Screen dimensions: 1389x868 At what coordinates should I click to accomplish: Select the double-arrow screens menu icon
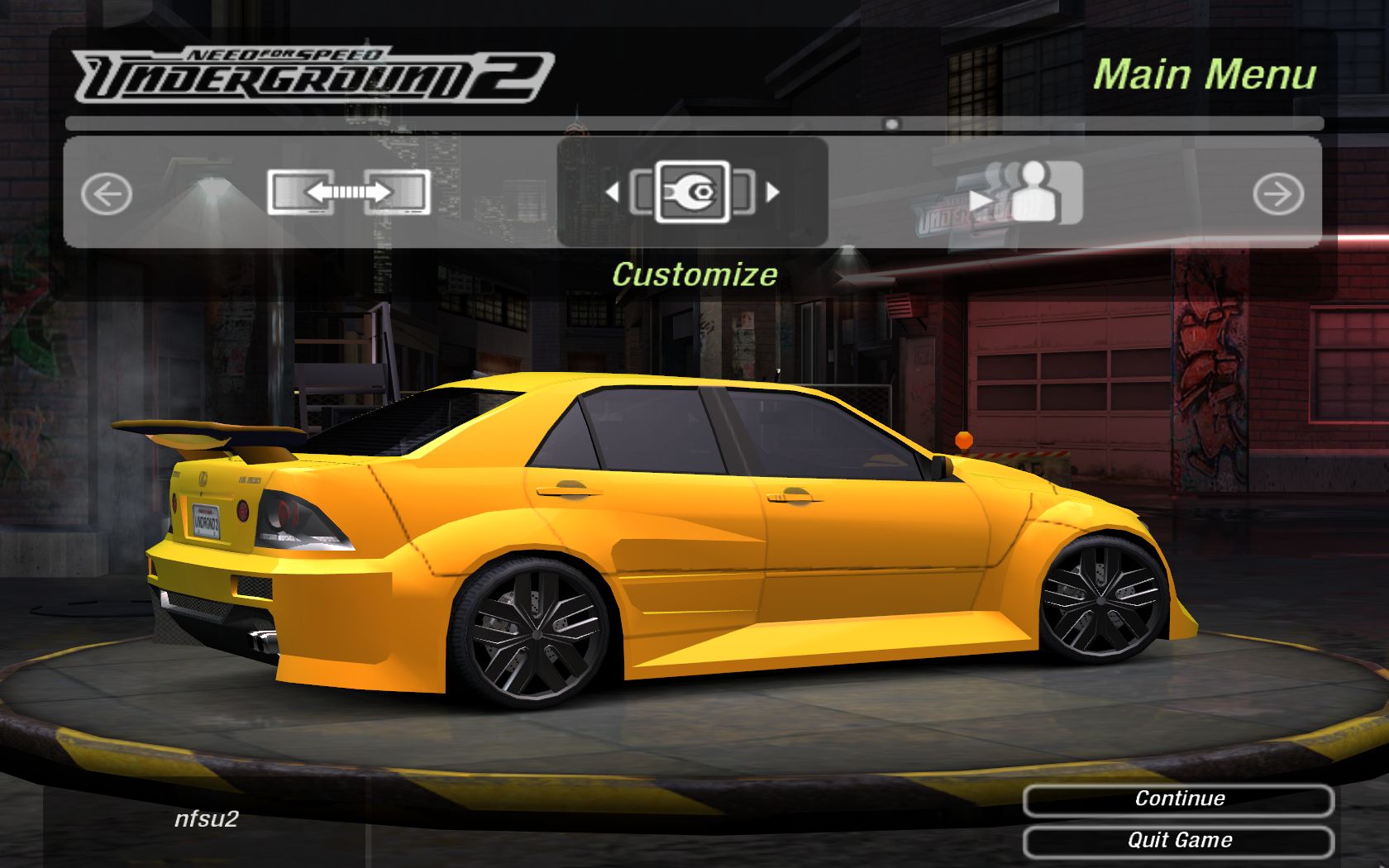pos(348,193)
